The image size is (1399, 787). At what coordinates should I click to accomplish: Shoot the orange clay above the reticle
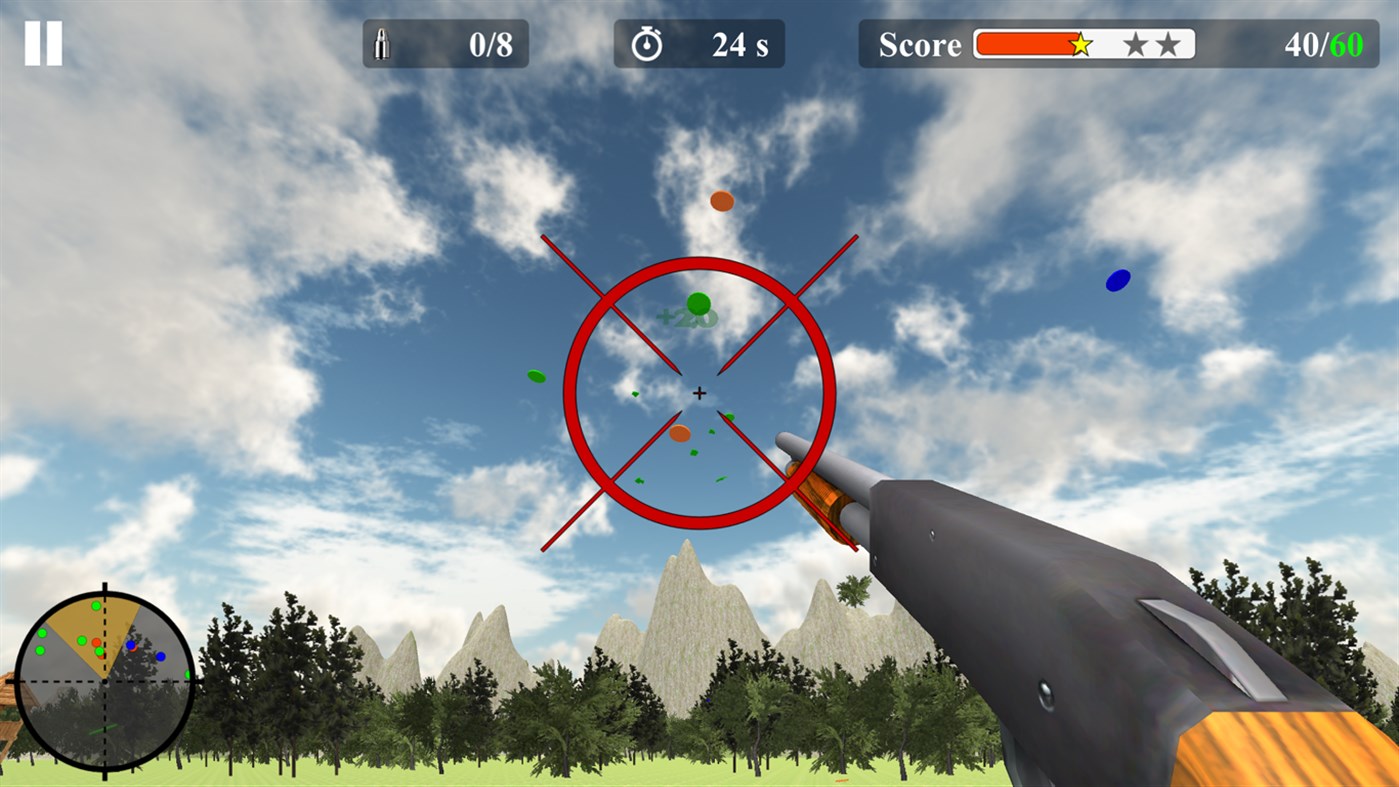(x=720, y=202)
